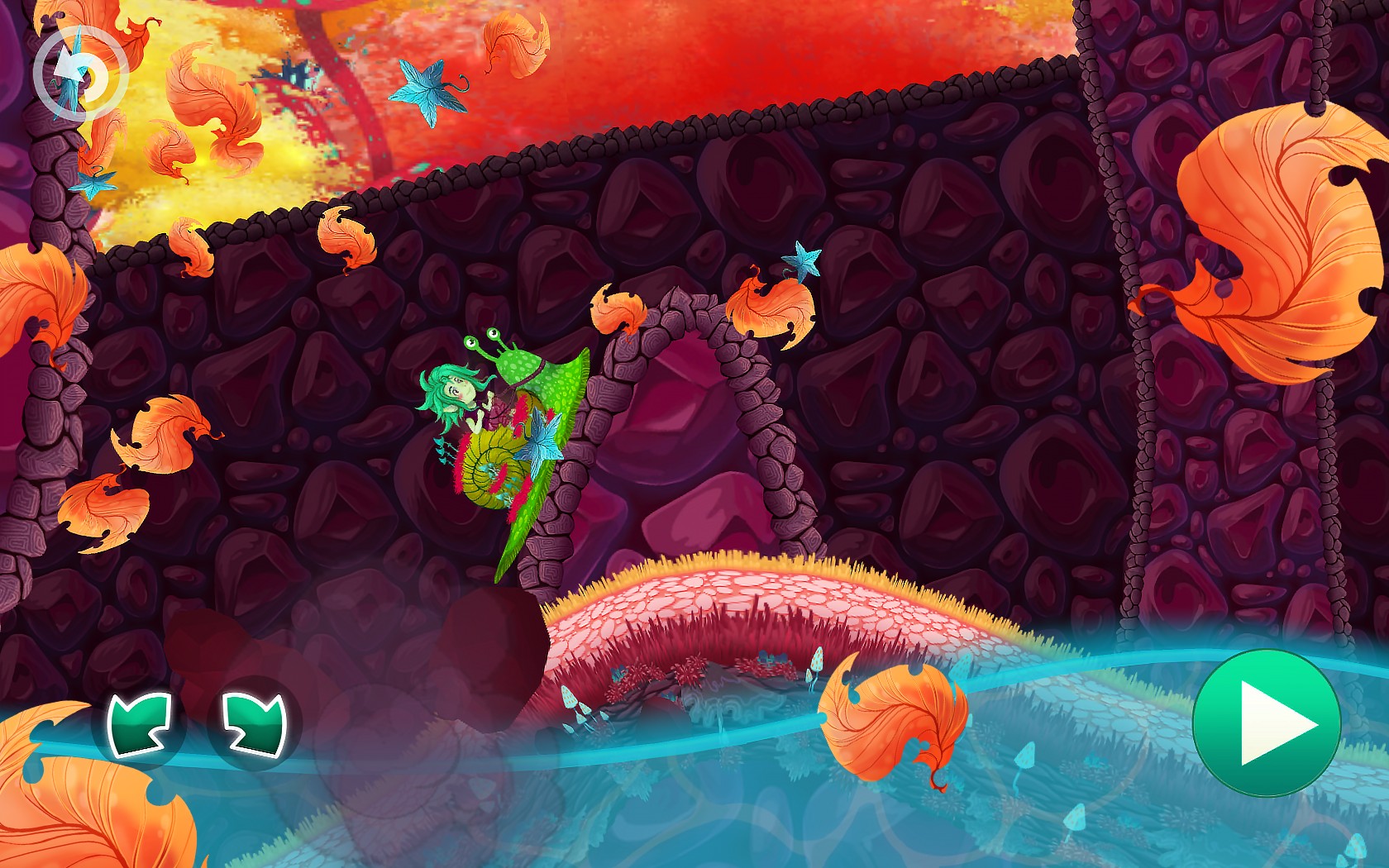Click the circular restart arrow button
Viewport: 1389px width, 868px height.
(80, 75)
